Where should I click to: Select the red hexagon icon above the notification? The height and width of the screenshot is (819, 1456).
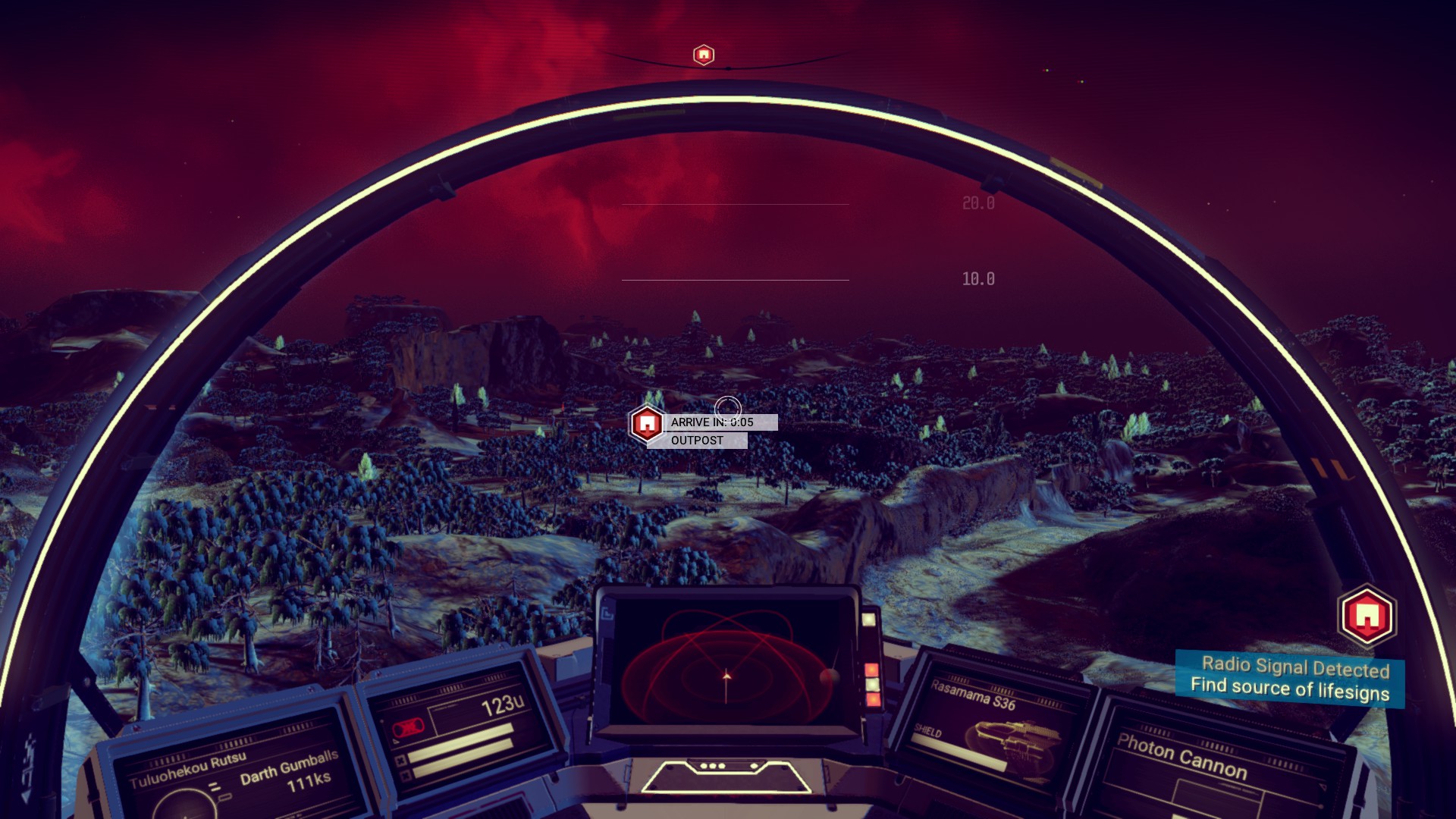(x=1367, y=615)
